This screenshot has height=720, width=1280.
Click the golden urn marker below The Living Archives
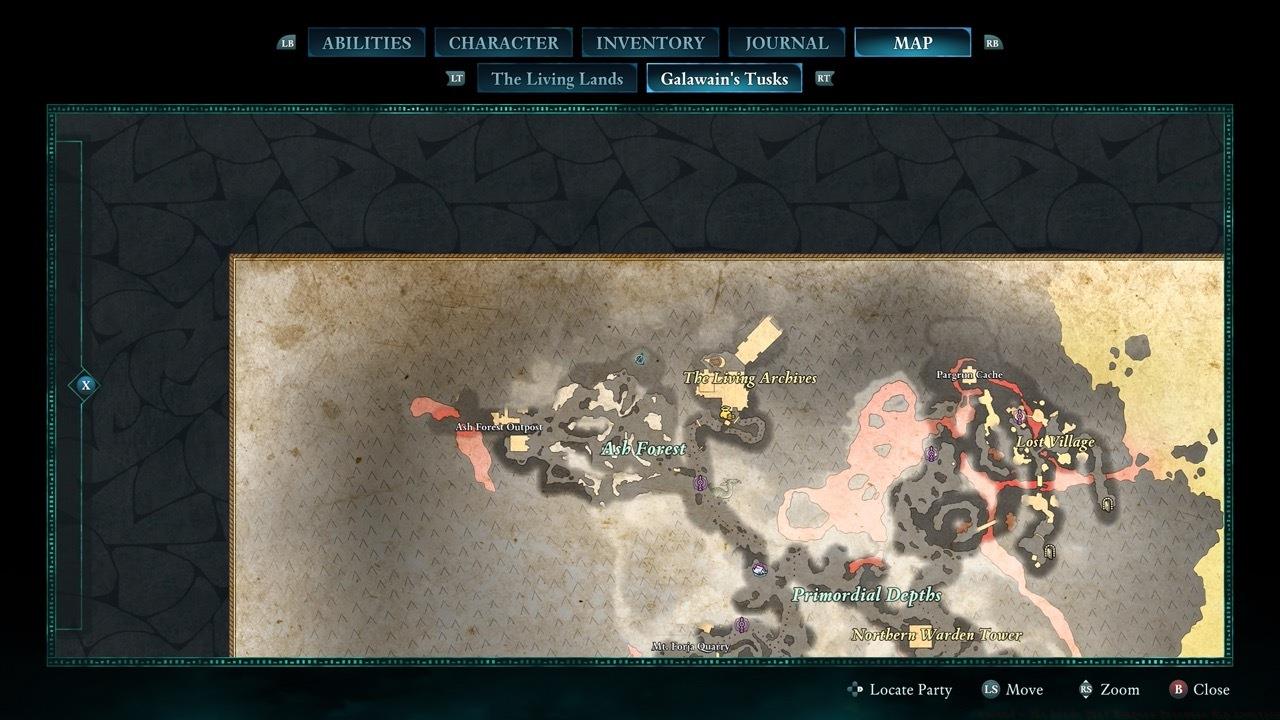click(x=725, y=414)
